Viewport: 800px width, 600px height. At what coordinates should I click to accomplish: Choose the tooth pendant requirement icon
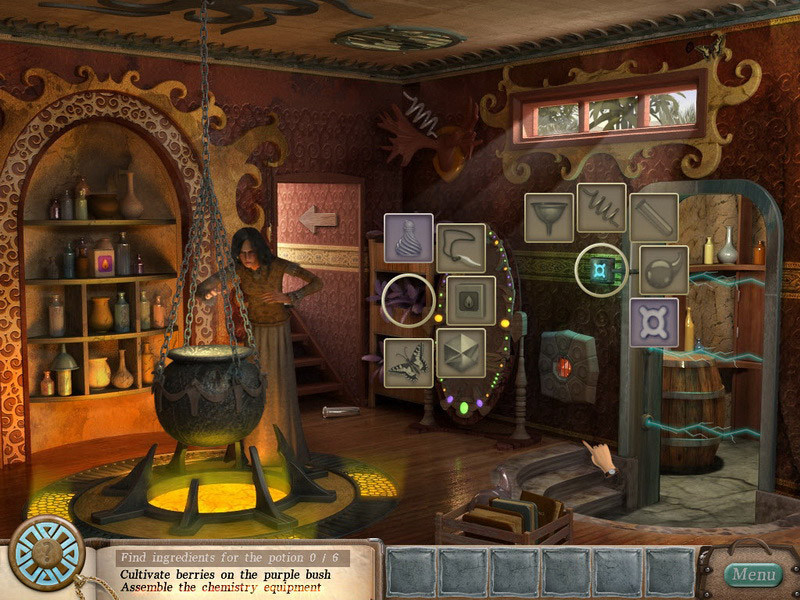[x=461, y=248]
